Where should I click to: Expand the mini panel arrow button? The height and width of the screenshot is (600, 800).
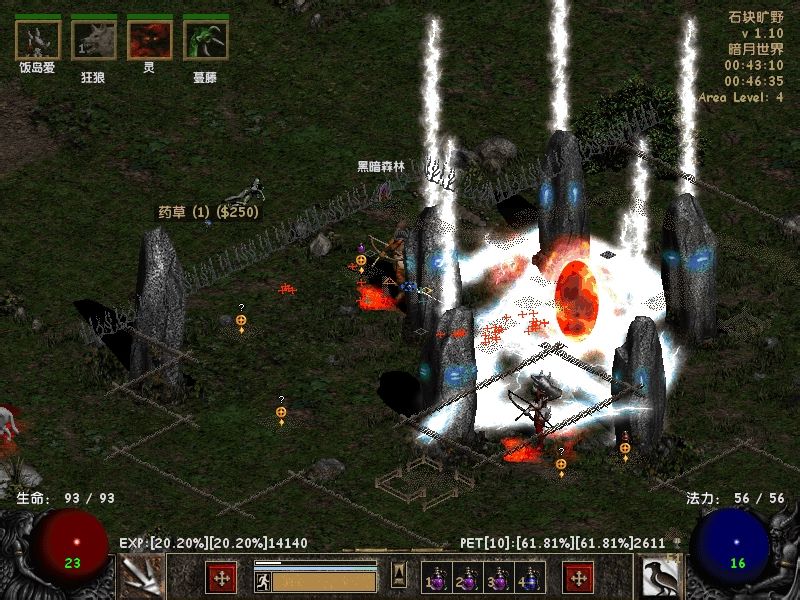click(x=399, y=574)
